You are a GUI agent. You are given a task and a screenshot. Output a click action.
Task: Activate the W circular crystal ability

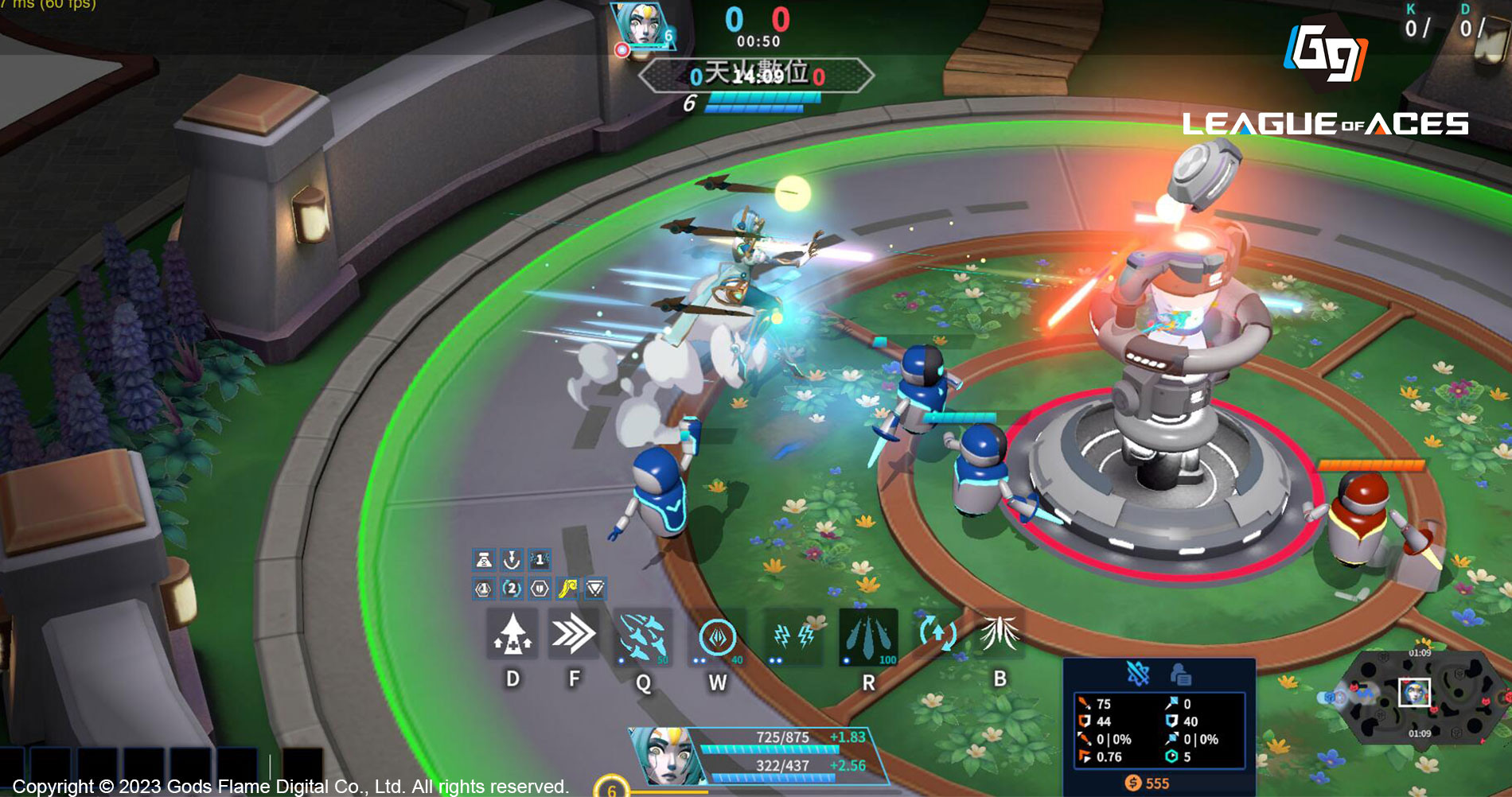tap(717, 637)
